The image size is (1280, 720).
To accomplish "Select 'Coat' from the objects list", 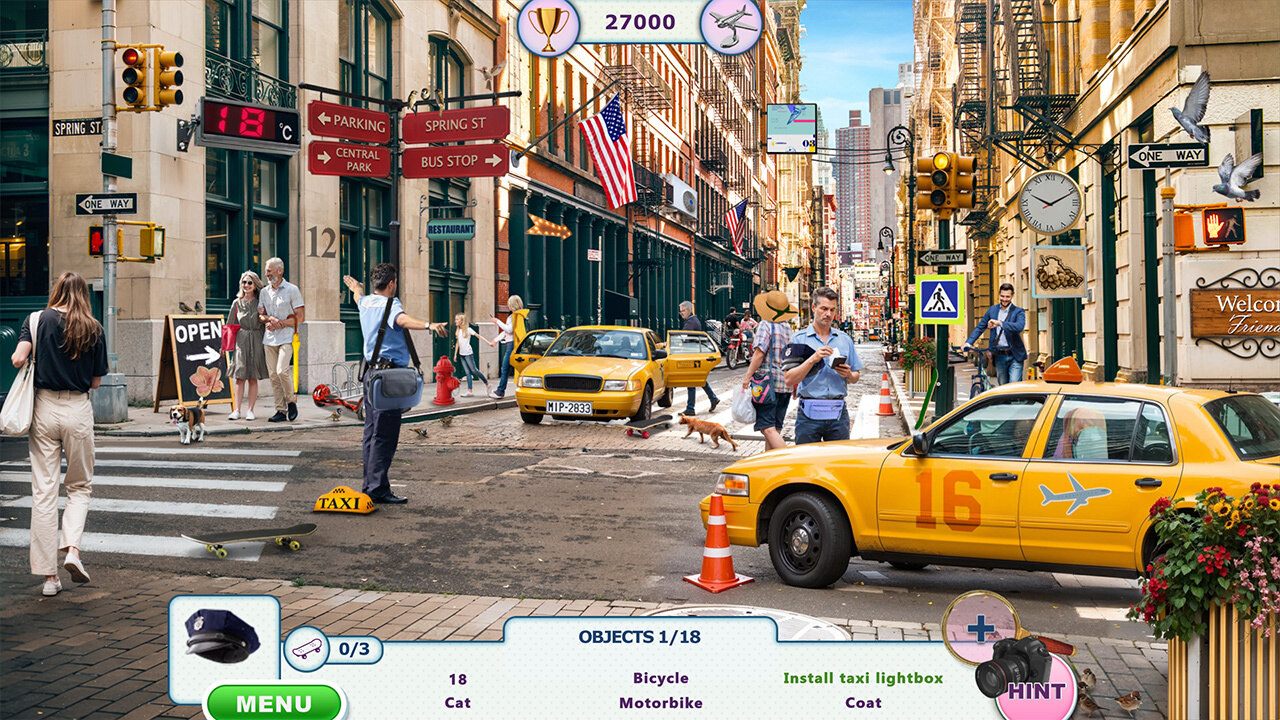I will pos(862,703).
